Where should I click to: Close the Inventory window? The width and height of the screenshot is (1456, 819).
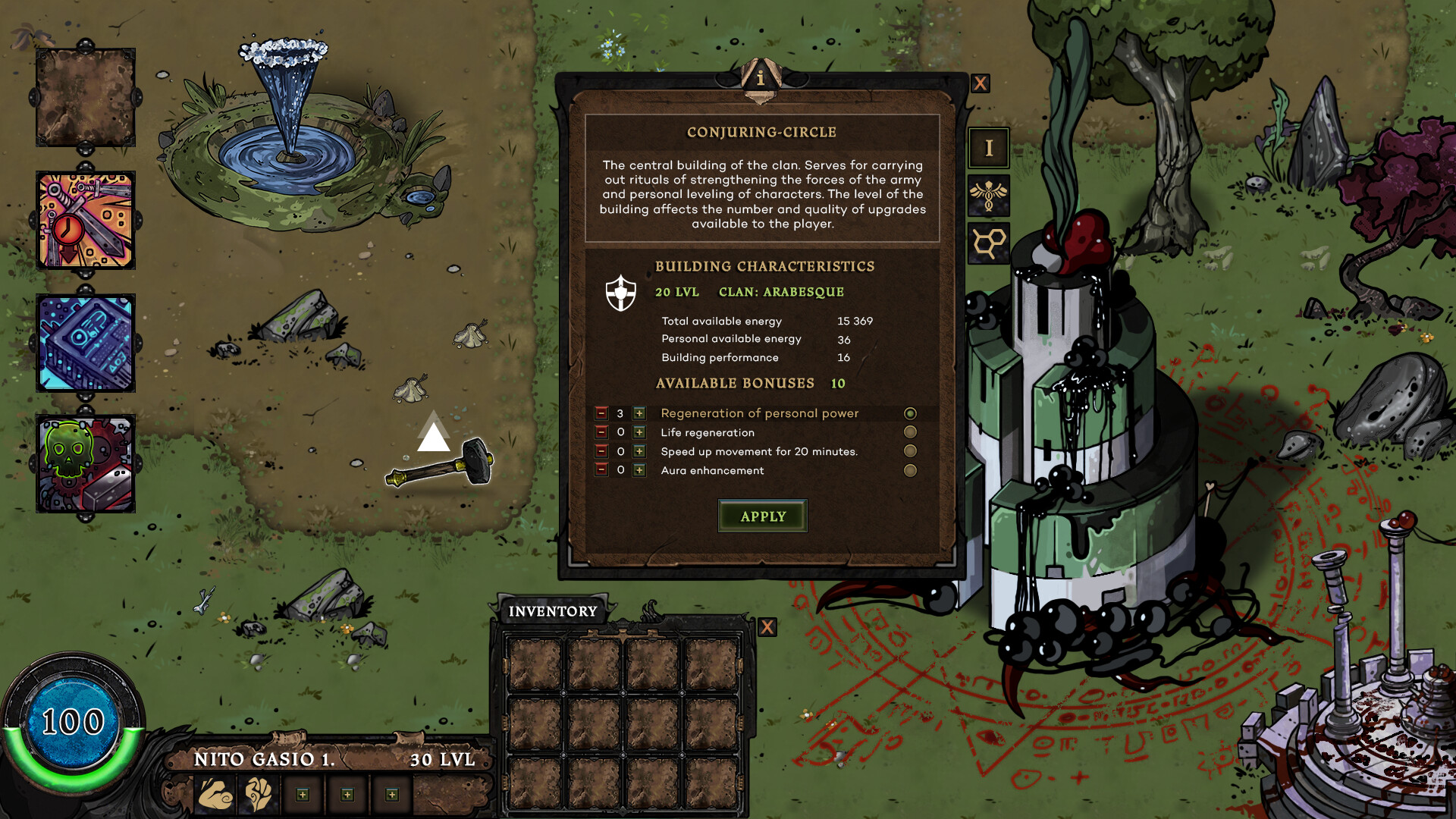767,627
